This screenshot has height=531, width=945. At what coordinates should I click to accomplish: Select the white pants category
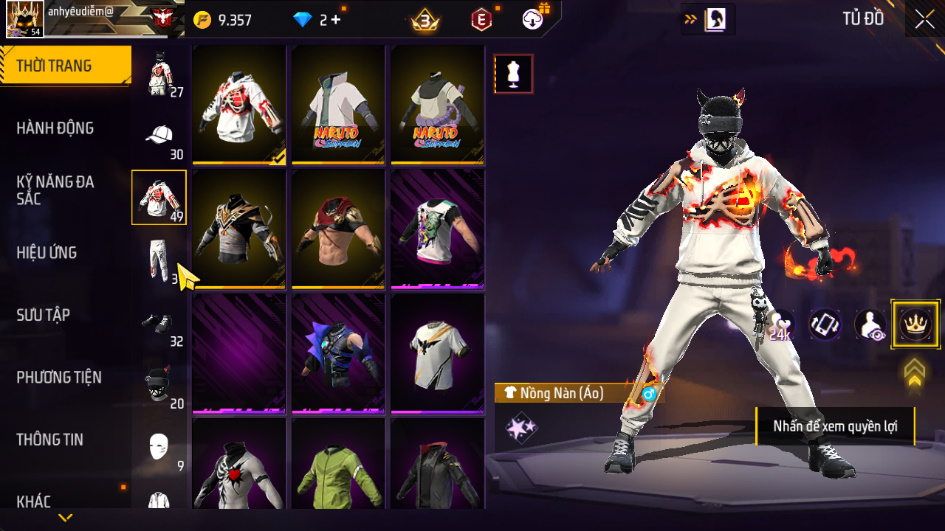[159, 261]
